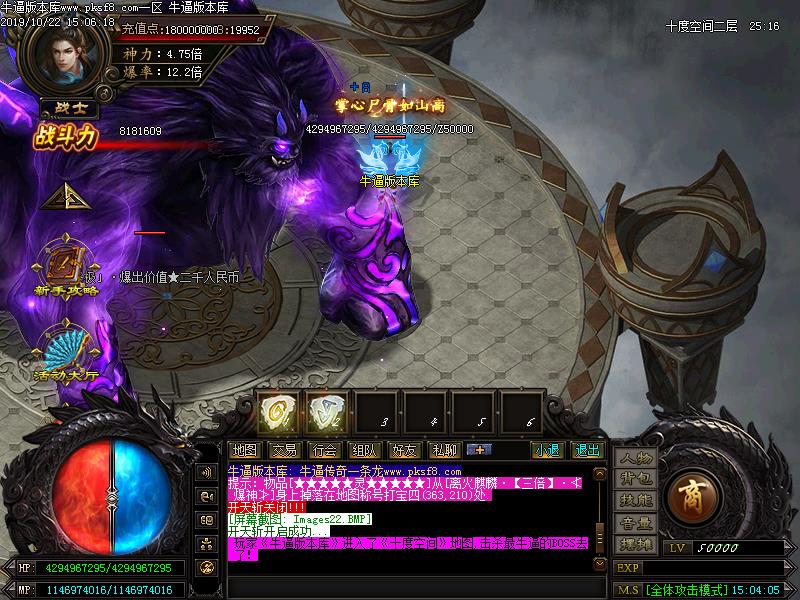Open the 行会 (Guild) panel

pos(323,450)
